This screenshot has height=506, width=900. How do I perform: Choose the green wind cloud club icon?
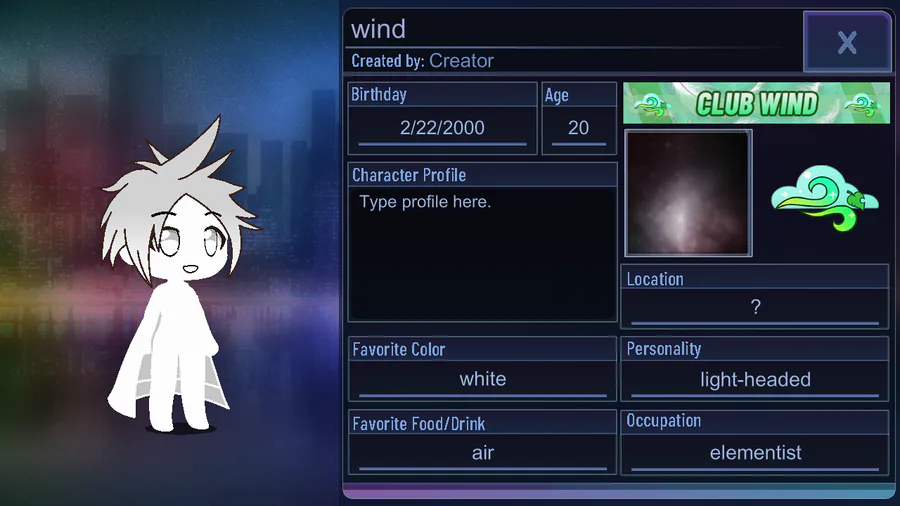point(824,193)
